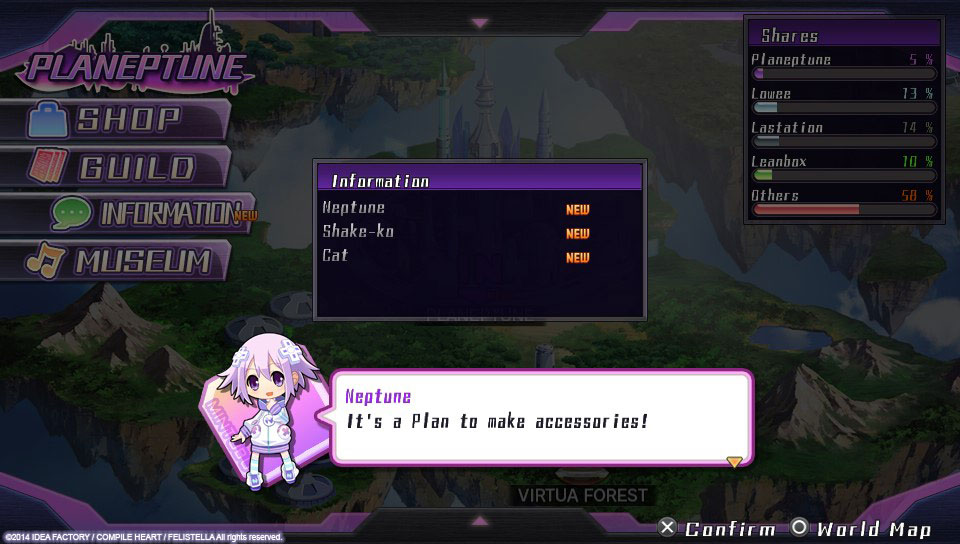Open the Shop menu

[x=118, y=121]
